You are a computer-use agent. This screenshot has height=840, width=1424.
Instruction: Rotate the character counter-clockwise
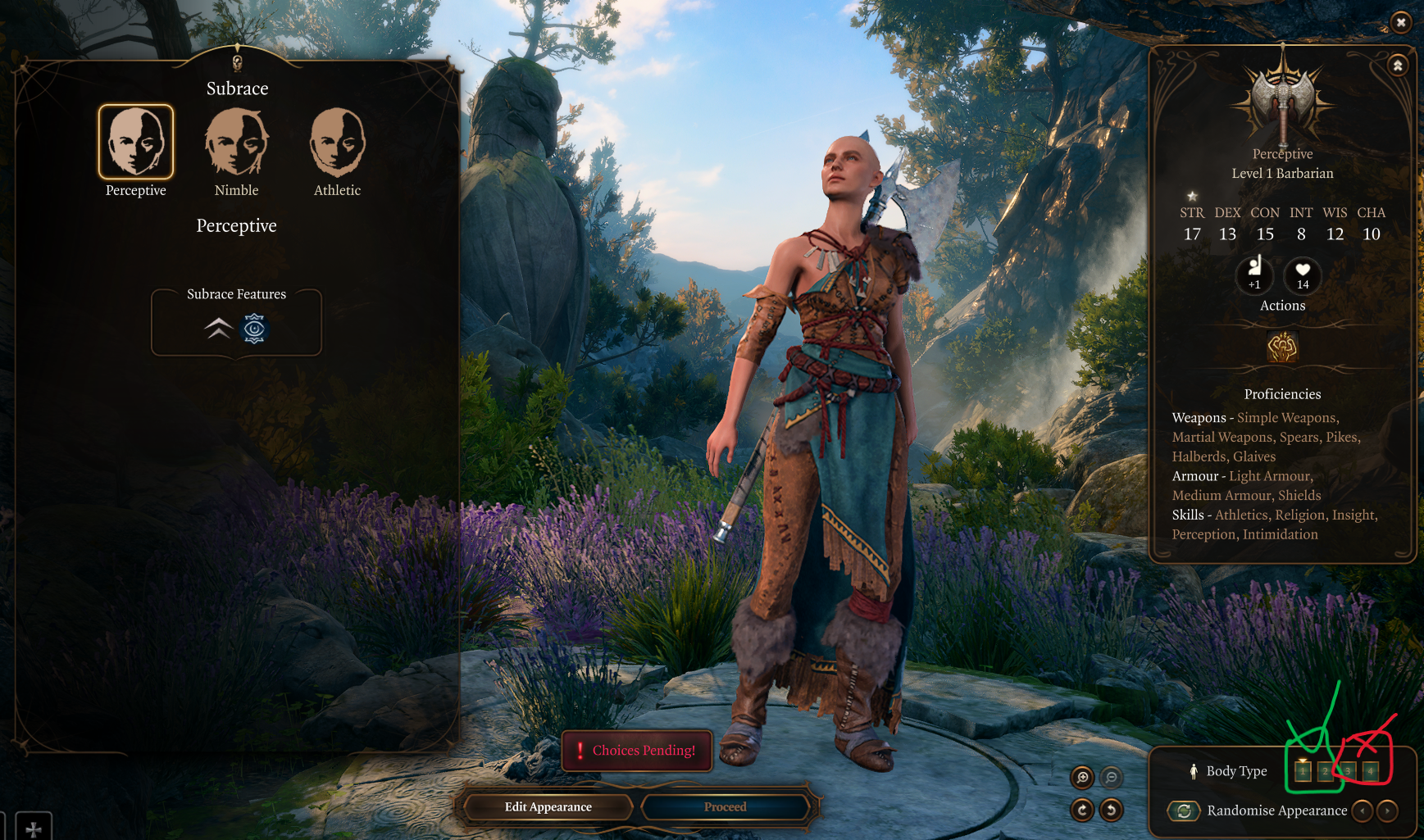1111,810
